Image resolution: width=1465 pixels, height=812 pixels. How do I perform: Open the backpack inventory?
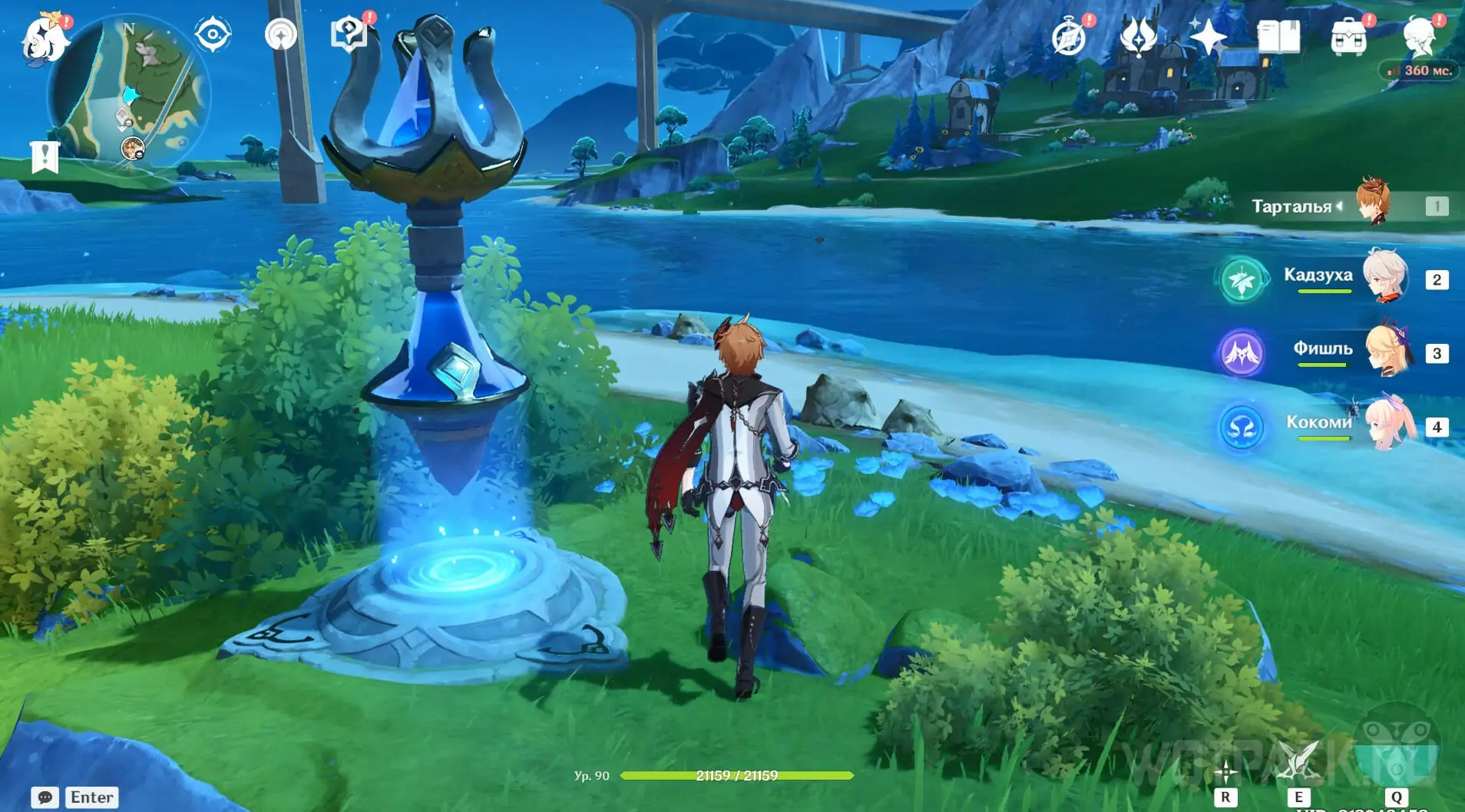pos(1348,37)
